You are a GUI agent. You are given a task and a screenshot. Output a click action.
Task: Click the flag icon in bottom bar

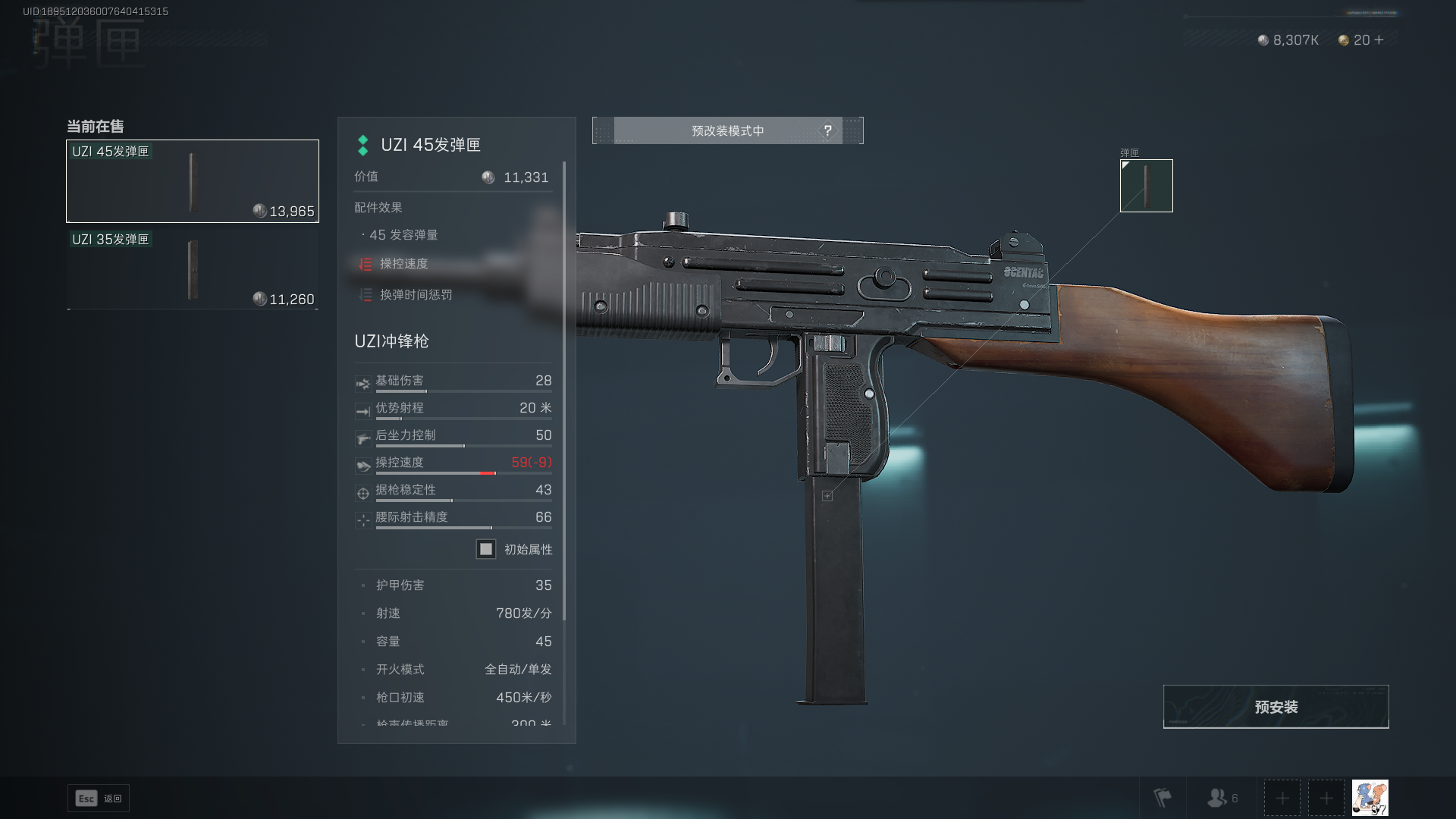[x=1163, y=798]
